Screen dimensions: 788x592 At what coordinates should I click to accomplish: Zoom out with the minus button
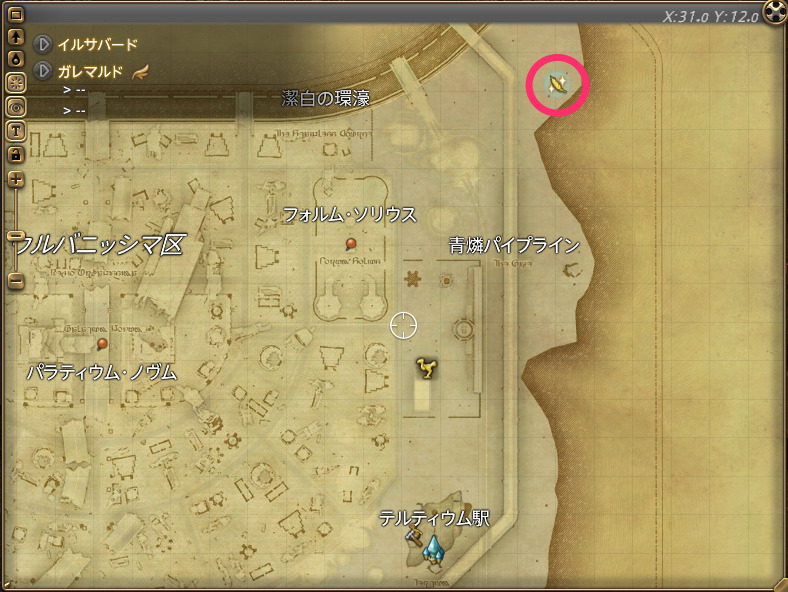click(x=15, y=281)
